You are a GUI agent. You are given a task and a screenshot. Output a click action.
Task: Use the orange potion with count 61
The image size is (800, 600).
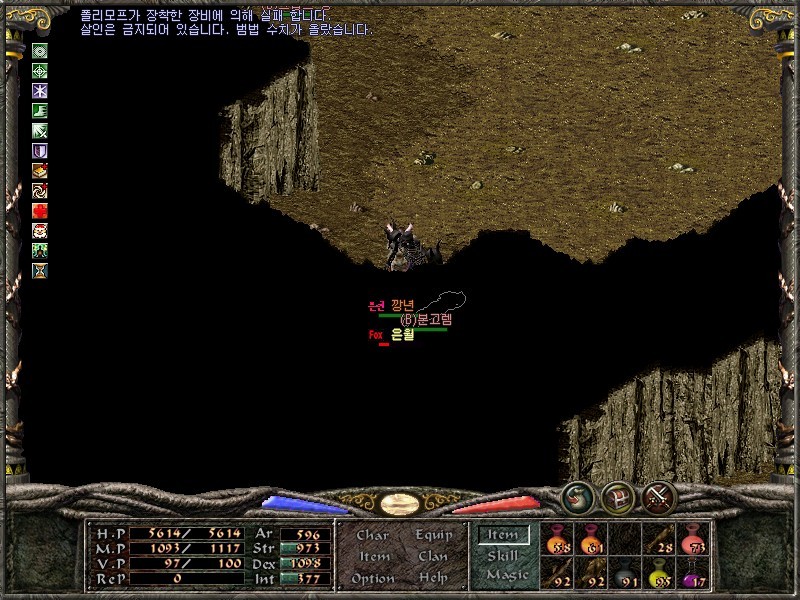(x=591, y=539)
